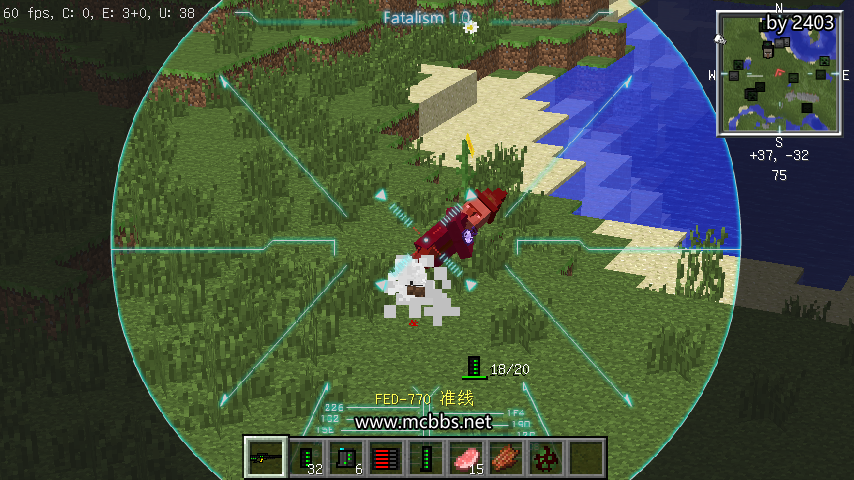Image resolution: width=854 pixels, height=480 pixels.
Task: Pick the slim green-lit magazine slot
Action: 427,458
